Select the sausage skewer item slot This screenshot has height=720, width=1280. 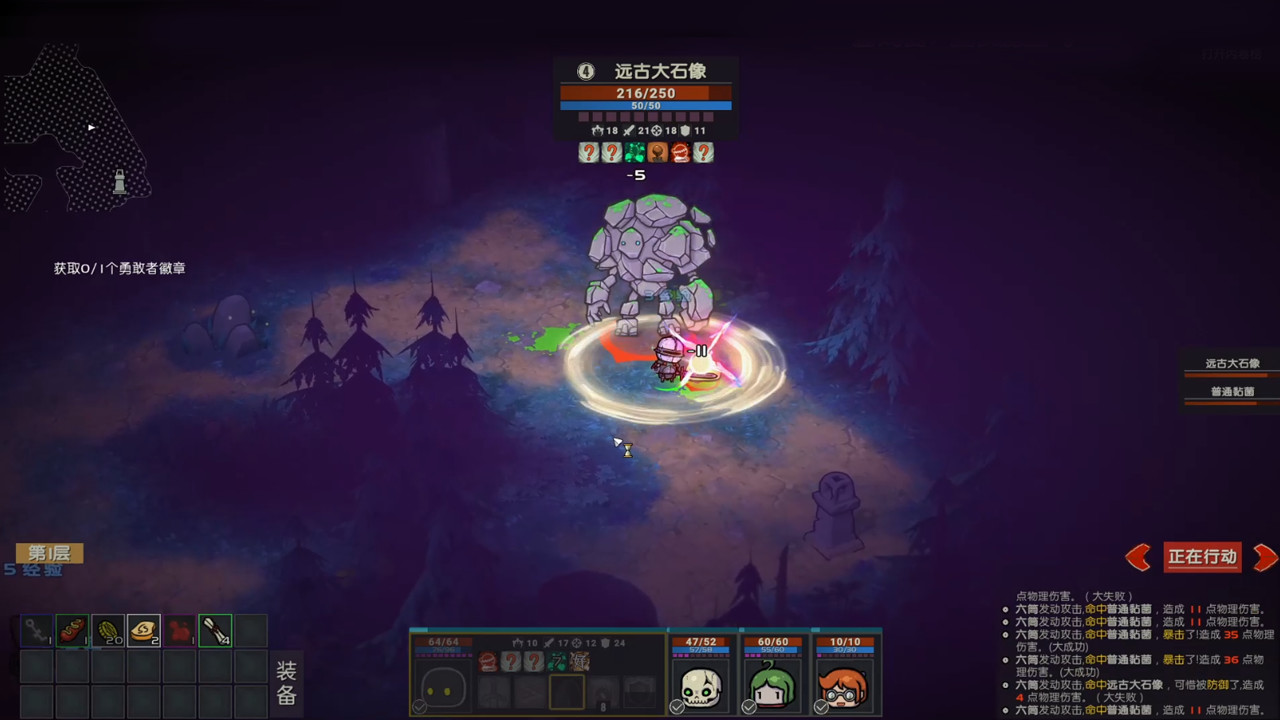coord(72,631)
